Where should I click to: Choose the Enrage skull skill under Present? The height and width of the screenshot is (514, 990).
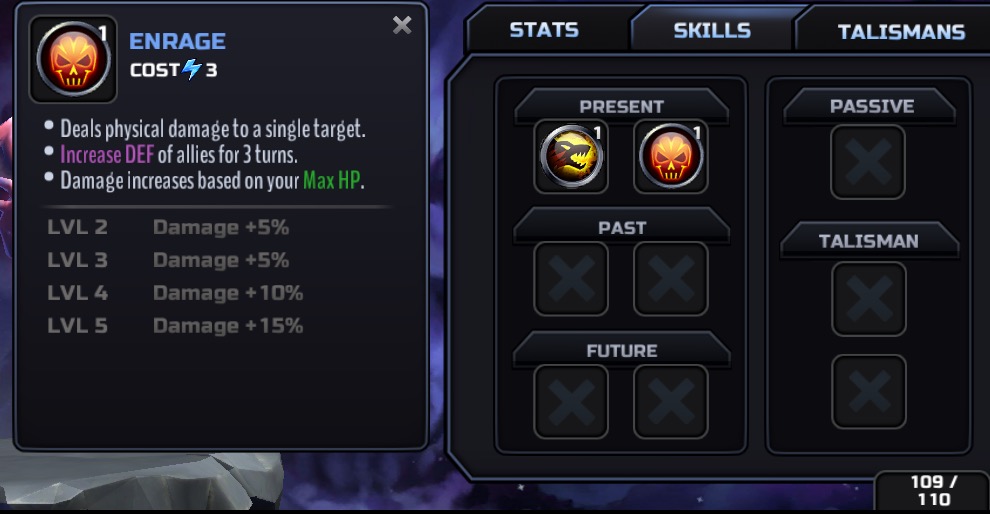(671, 157)
